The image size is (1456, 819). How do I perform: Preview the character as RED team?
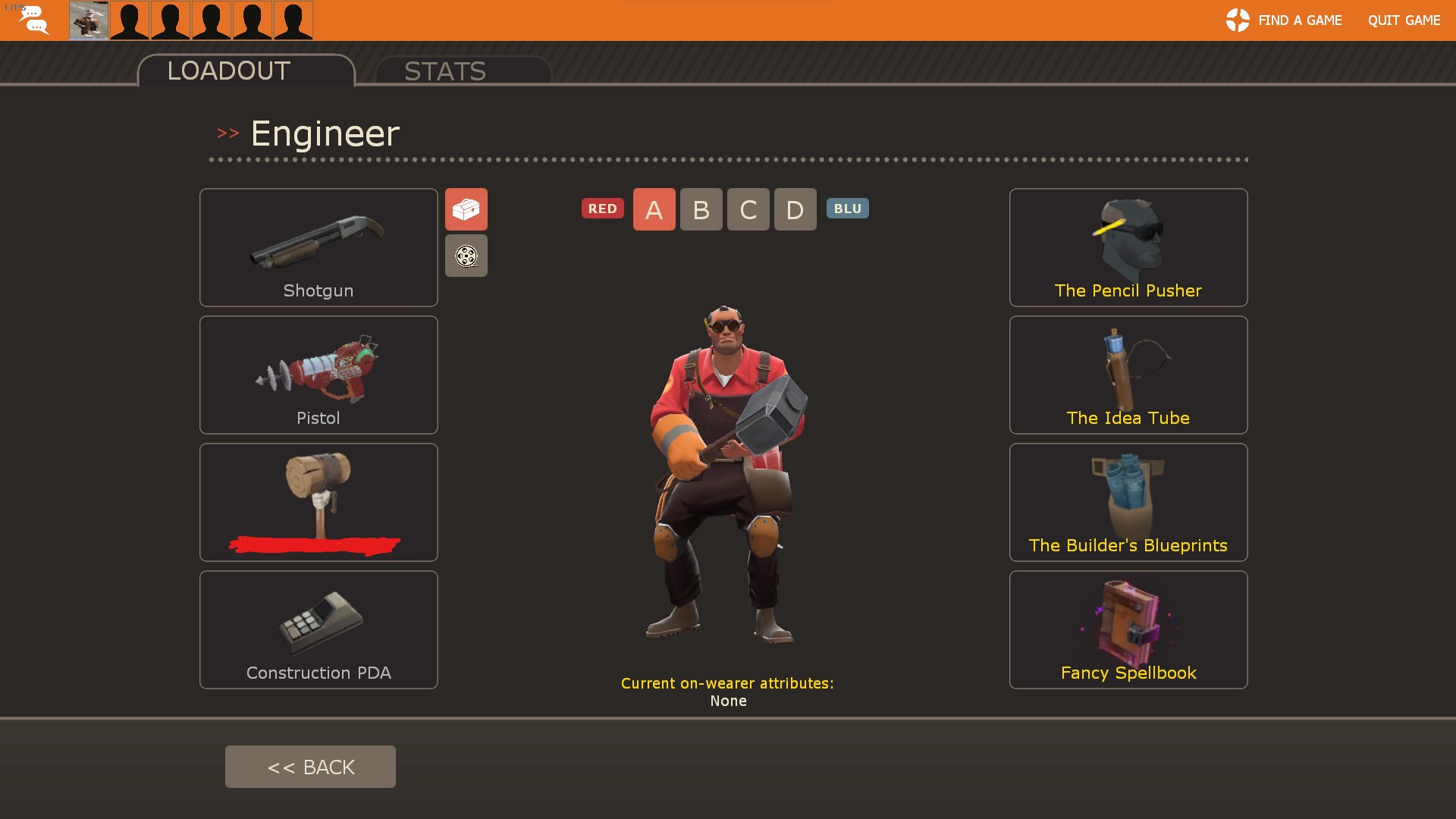click(603, 209)
